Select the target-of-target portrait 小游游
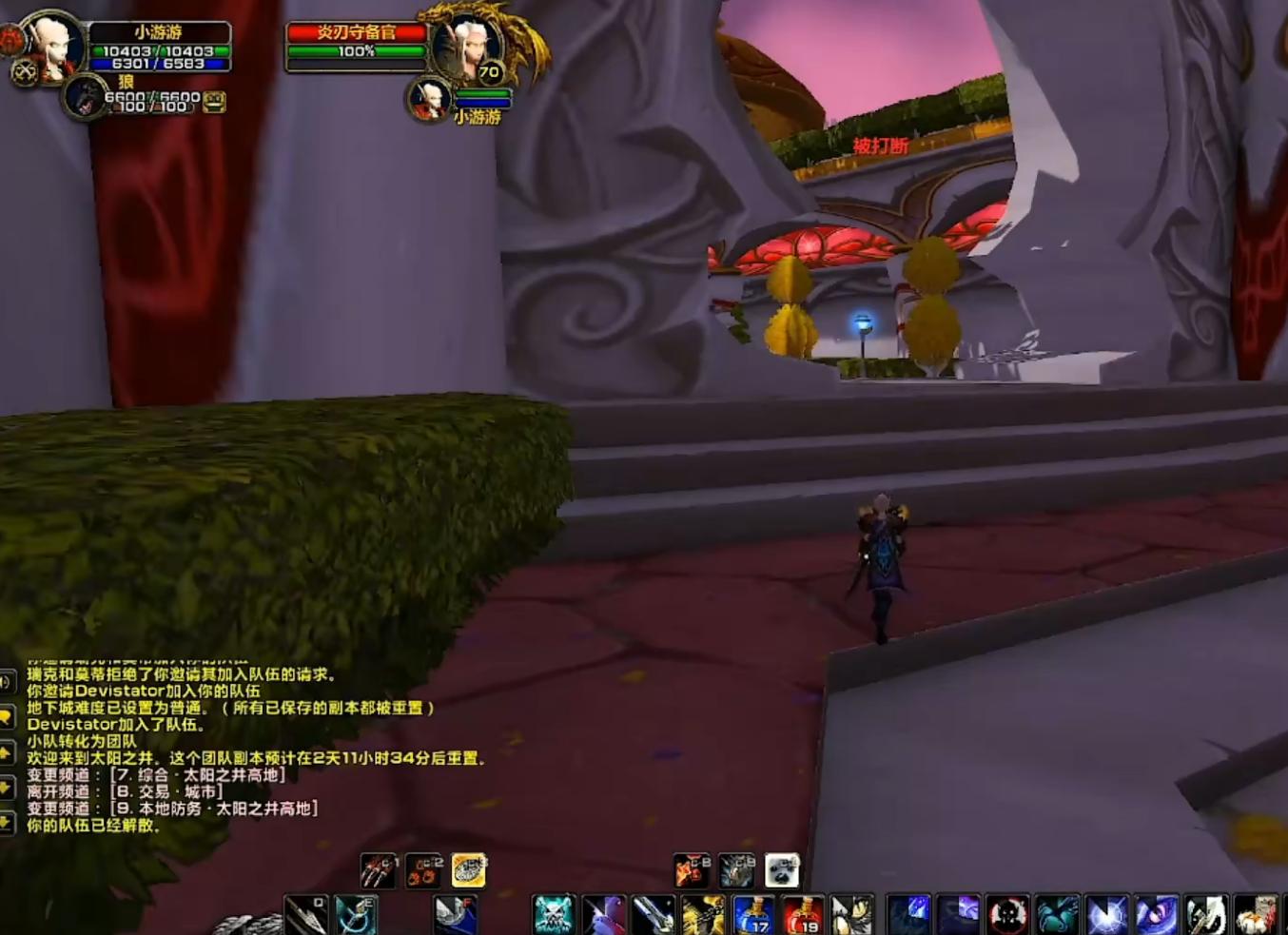Screen dimensions: 1288x935 (430, 98)
